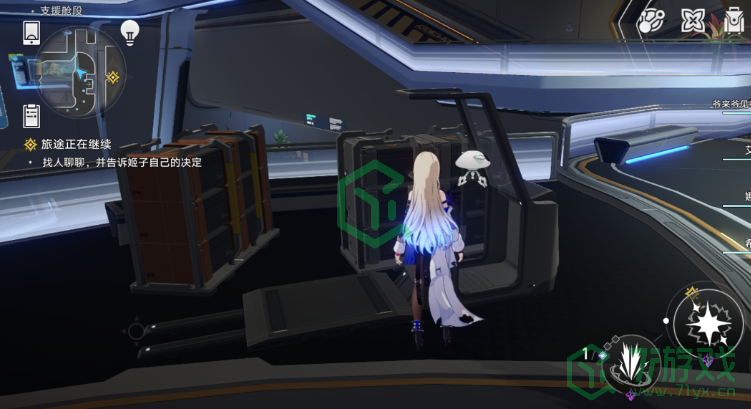
Task: Open the clipboard mission log icon
Action: (x=31, y=112)
